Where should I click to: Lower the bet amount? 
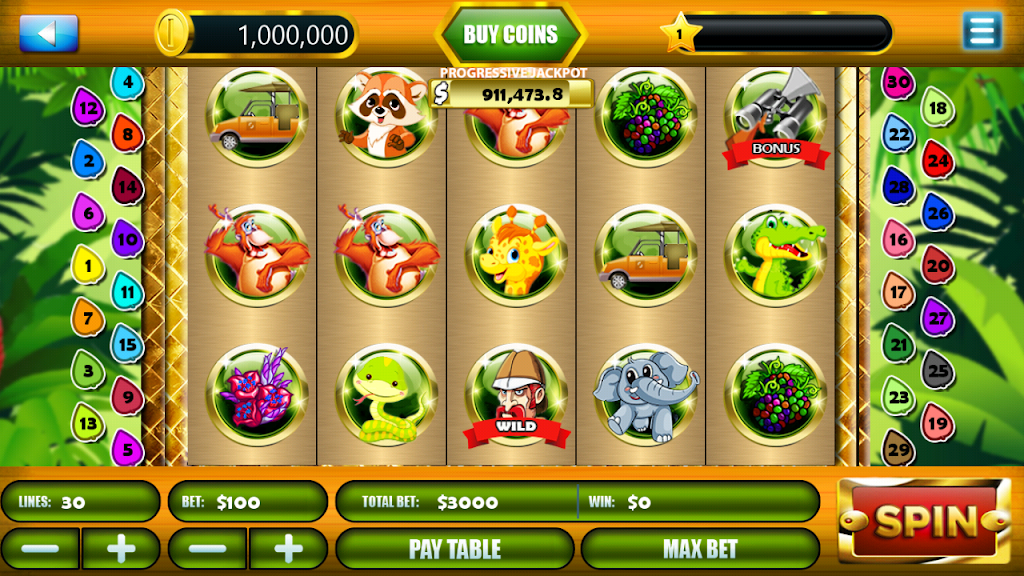207,548
